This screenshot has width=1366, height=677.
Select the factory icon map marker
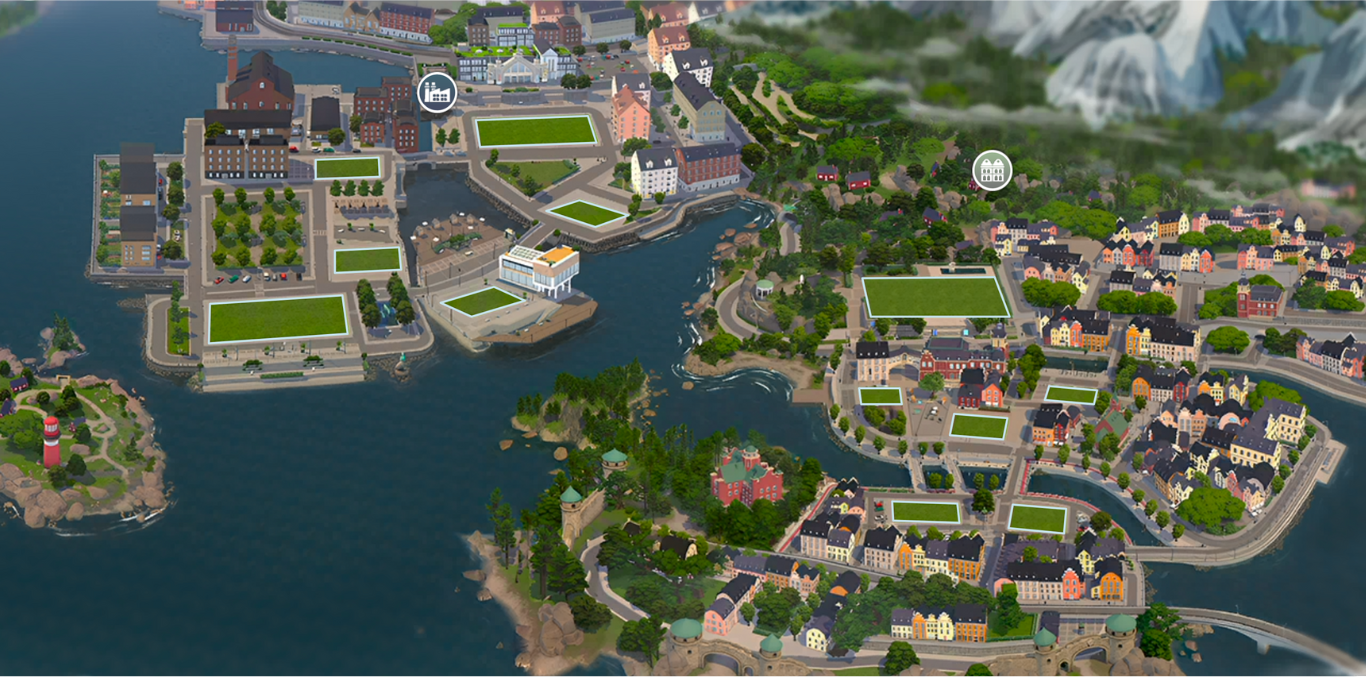(x=436, y=93)
